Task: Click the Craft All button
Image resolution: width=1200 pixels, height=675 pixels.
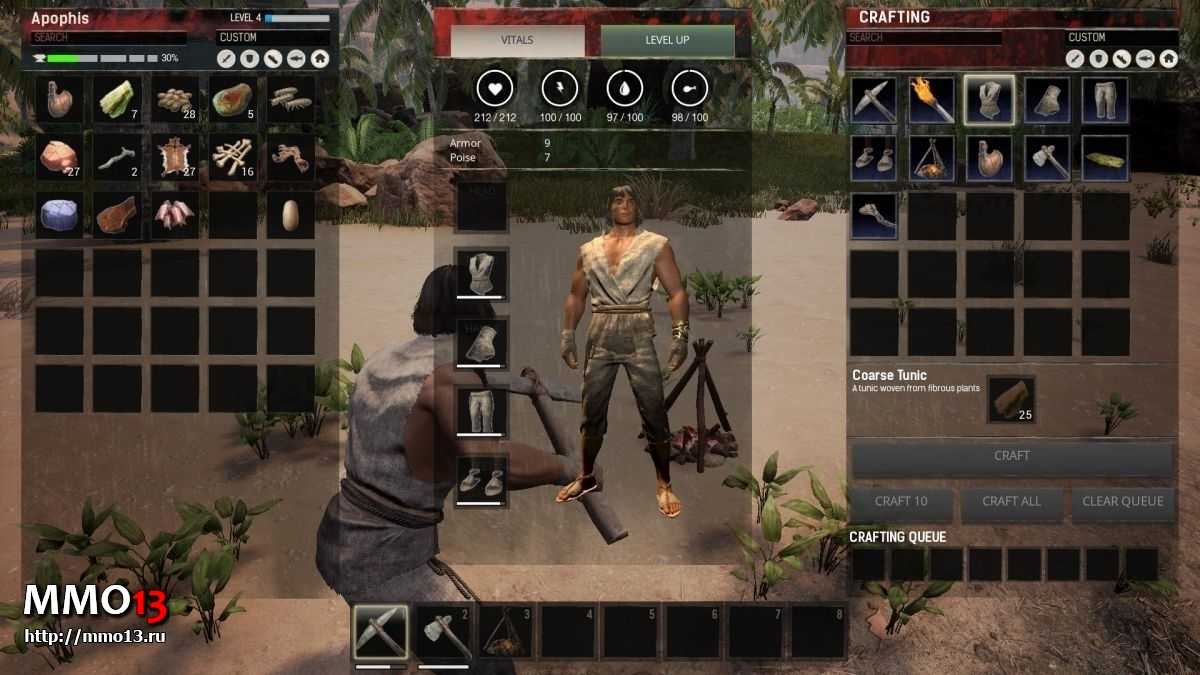Action: 1011,502
